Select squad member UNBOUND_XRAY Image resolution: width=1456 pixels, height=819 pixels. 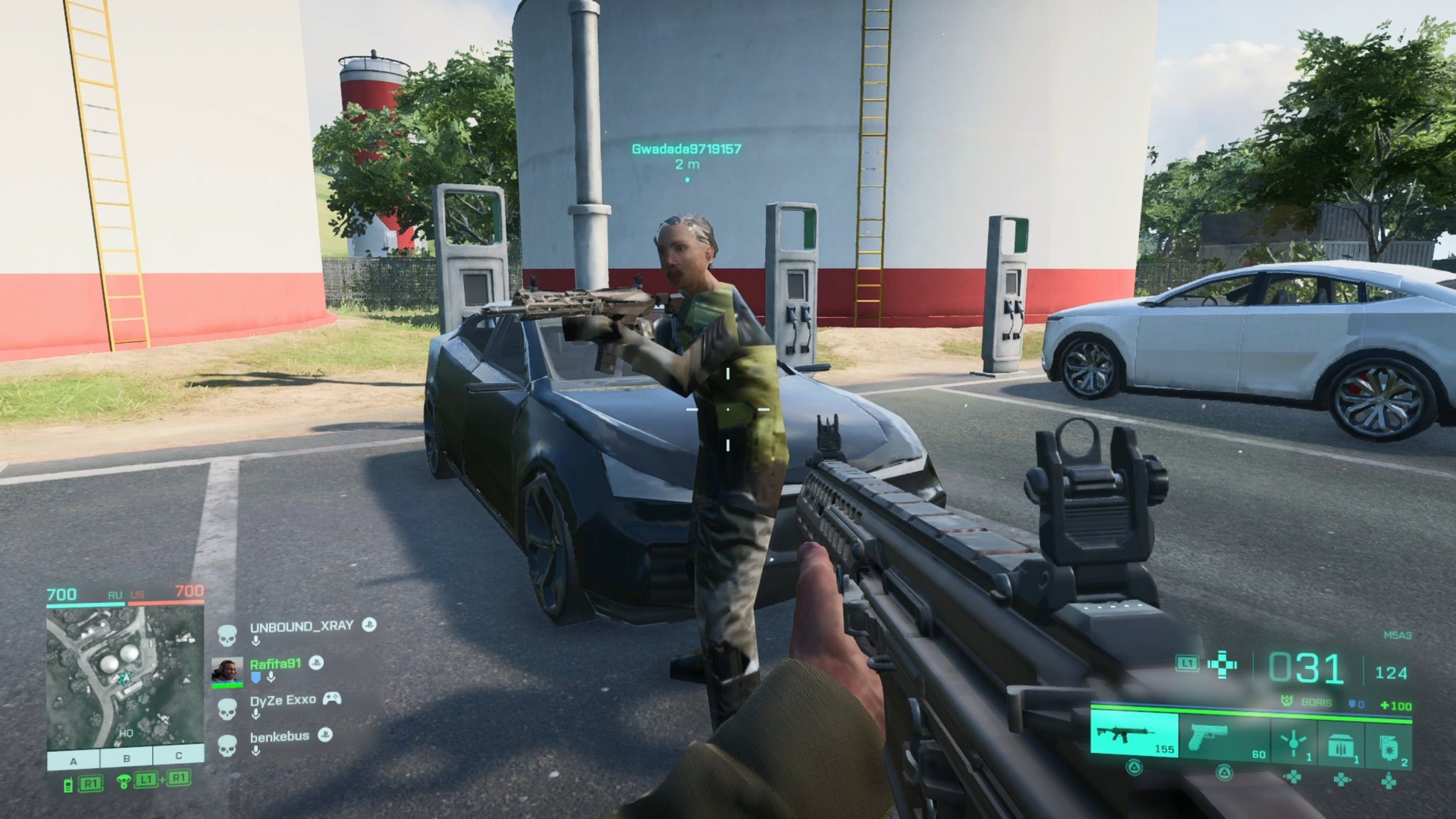tap(301, 626)
